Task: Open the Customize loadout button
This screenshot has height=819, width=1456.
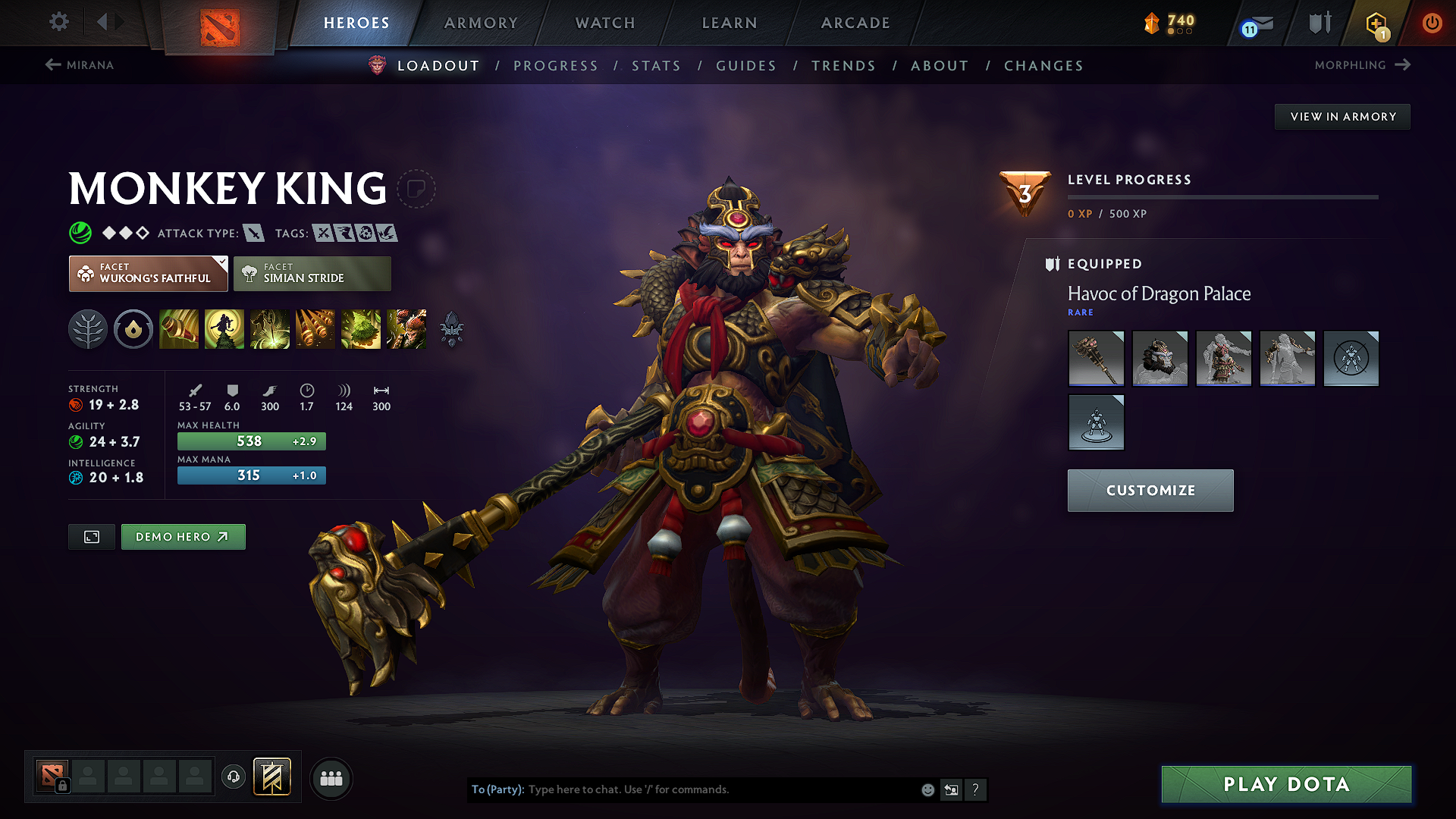Action: point(1150,491)
